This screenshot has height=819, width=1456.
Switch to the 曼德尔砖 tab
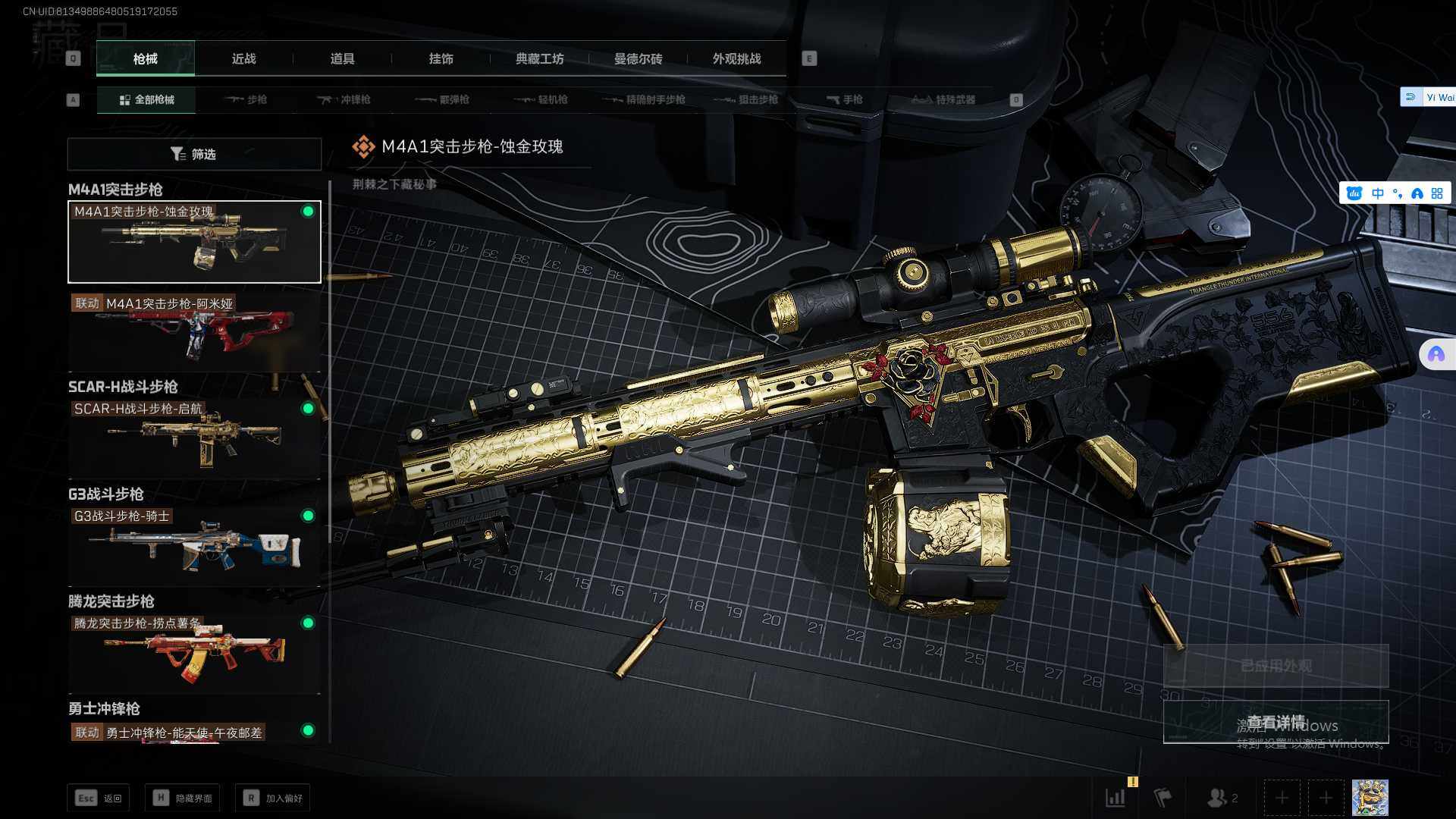pyautogui.click(x=638, y=59)
